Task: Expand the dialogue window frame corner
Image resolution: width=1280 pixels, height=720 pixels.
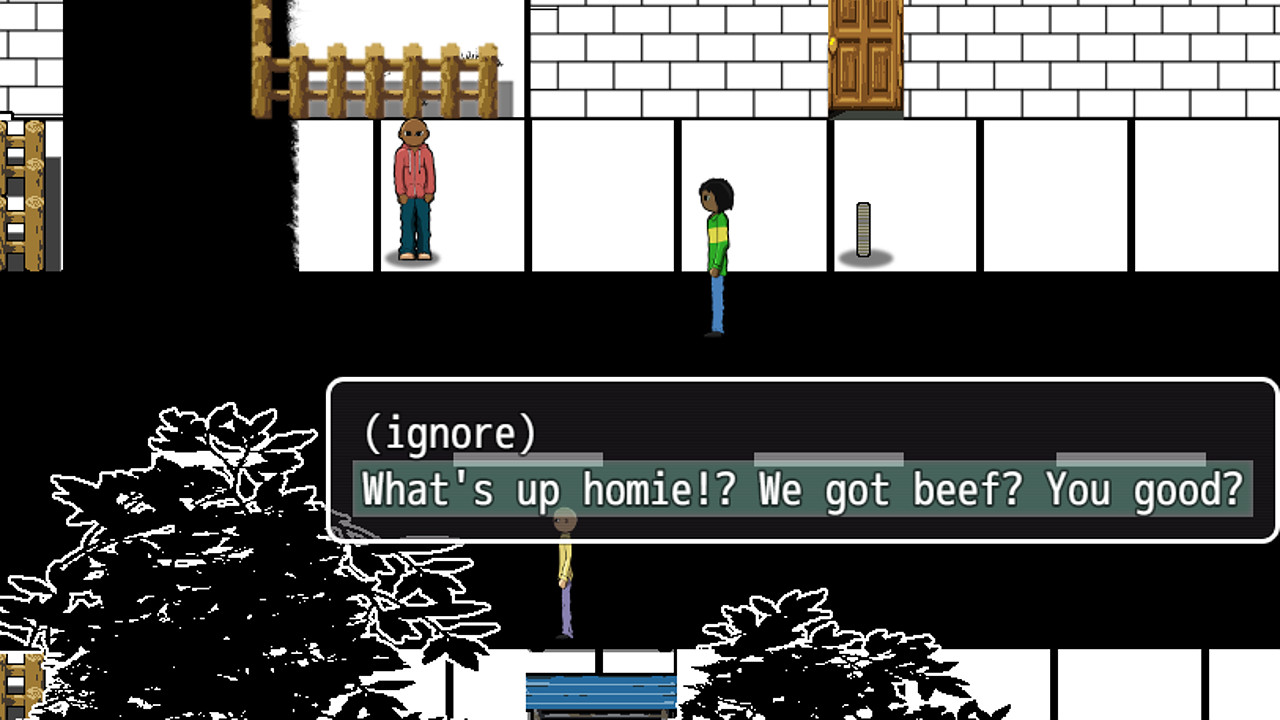Action: click(x=1268, y=385)
